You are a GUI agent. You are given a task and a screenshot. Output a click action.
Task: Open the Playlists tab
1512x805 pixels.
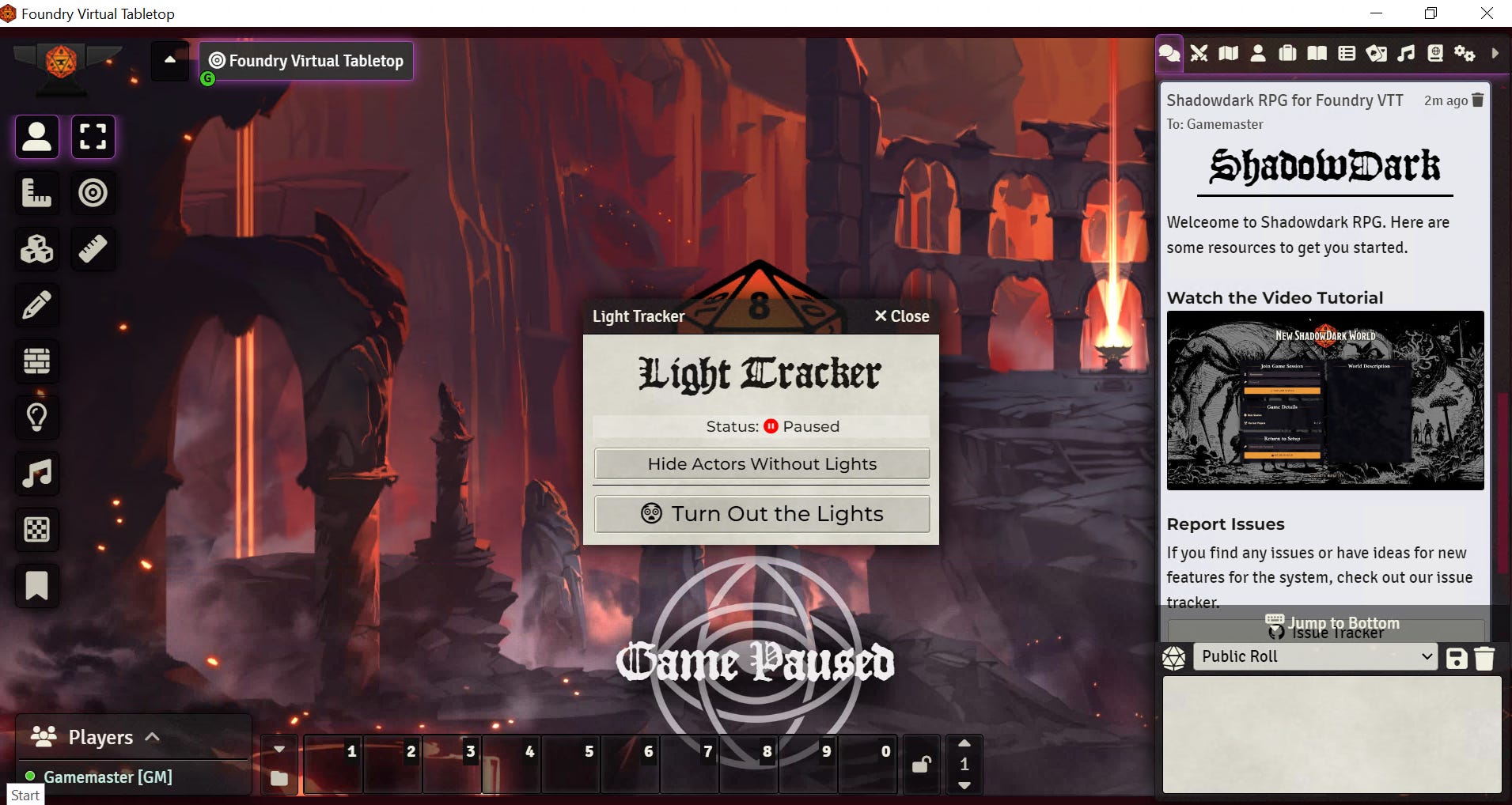(1406, 53)
